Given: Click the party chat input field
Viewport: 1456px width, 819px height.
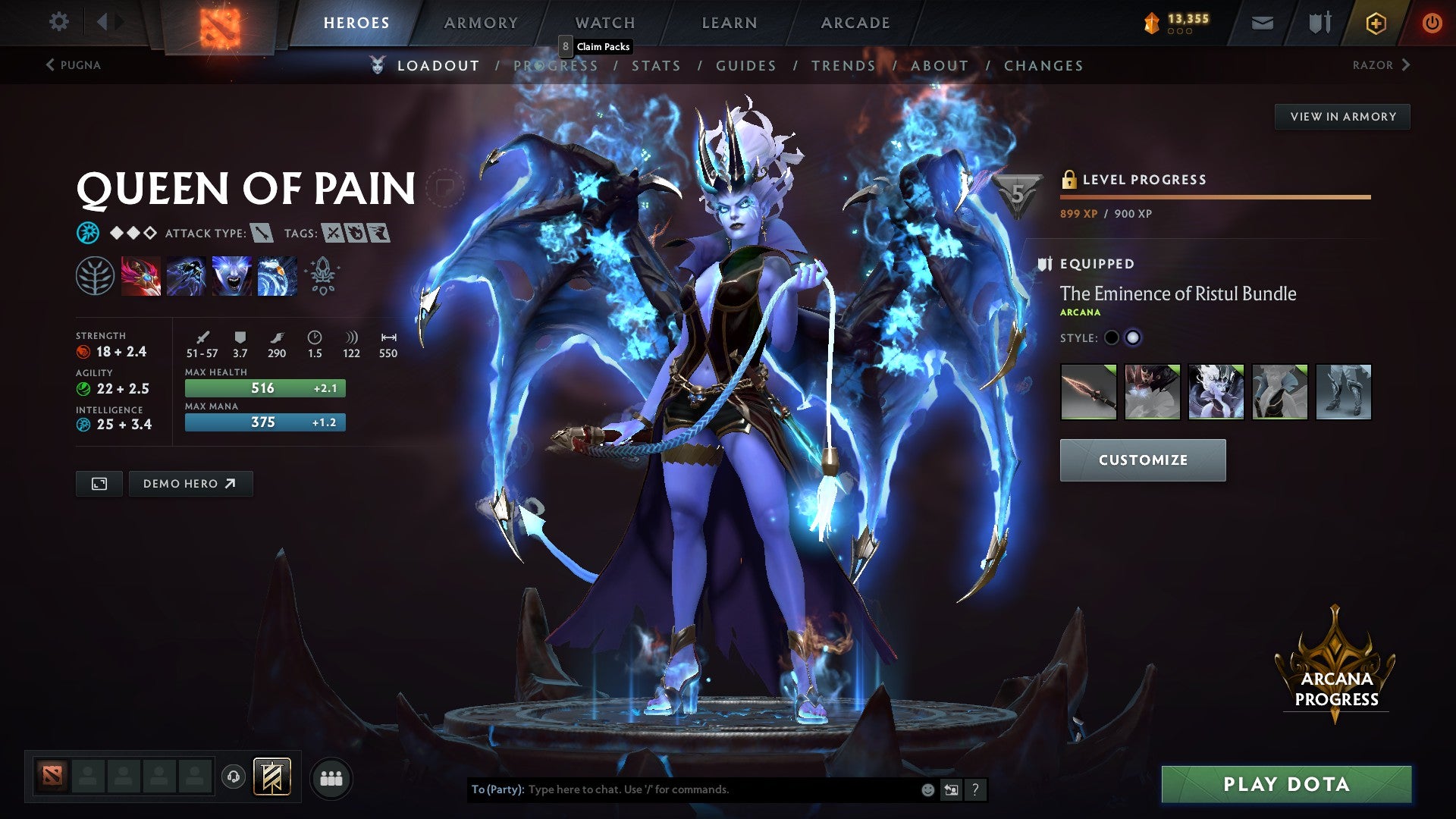Looking at the screenshot, I should (x=720, y=789).
